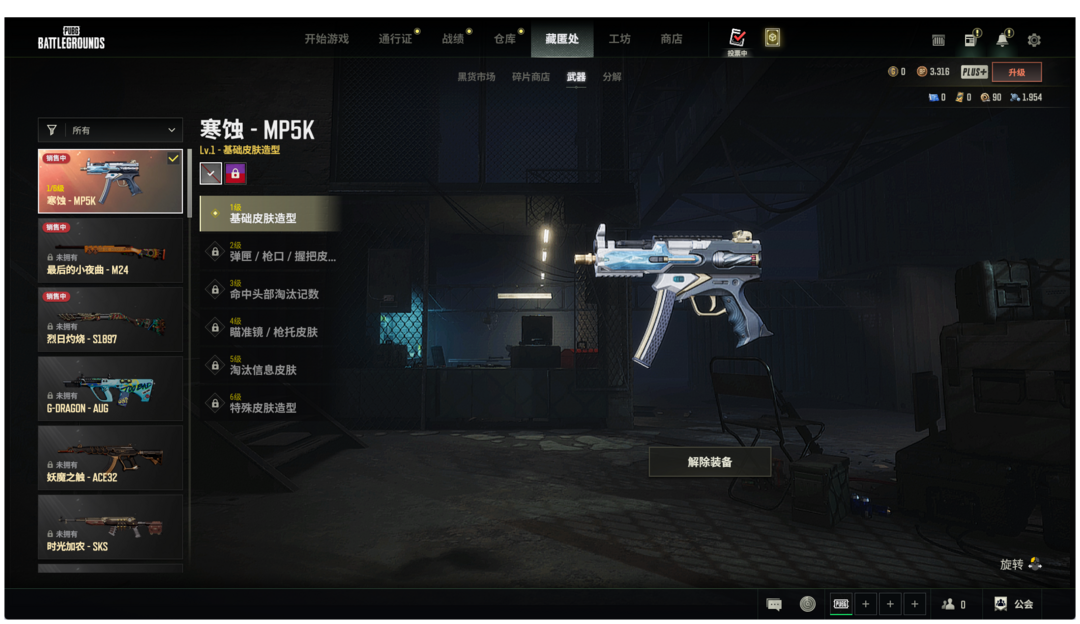This screenshot has height=624, width=1080.
Task: Click the 解除装备 unequip button
Action: coord(710,462)
